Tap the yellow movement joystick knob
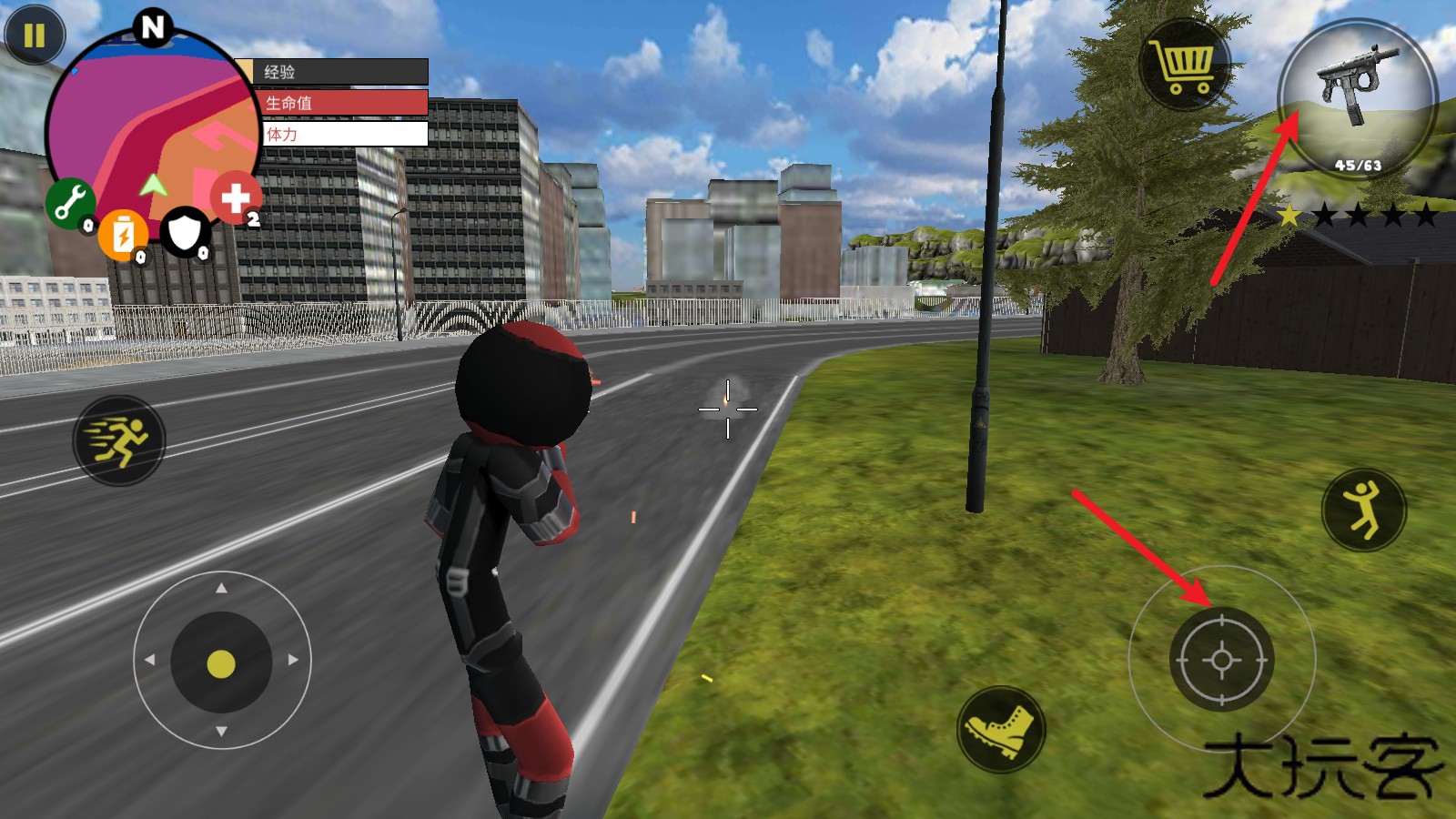This screenshot has height=819, width=1456. (x=221, y=663)
